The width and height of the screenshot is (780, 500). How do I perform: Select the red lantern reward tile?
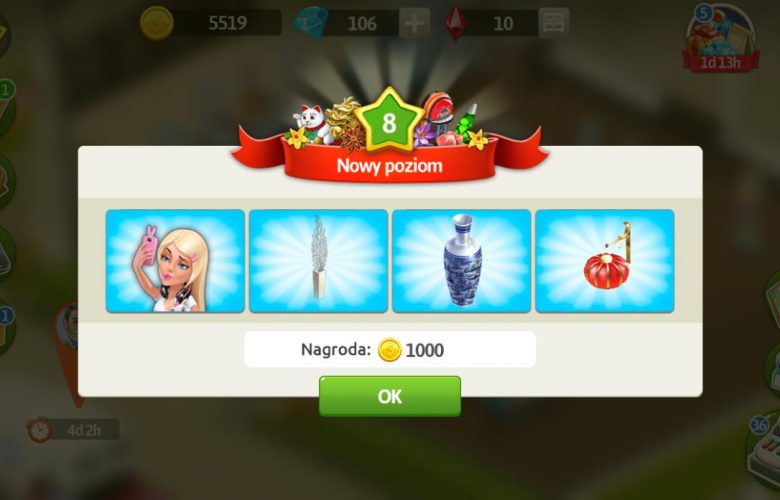[x=605, y=261]
